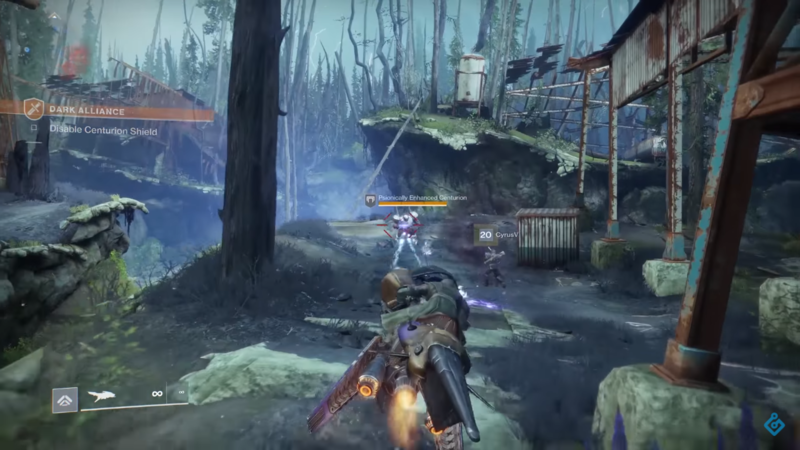
Task: Activate the chevron ability icon
Action: pyautogui.click(x=65, y=399)
